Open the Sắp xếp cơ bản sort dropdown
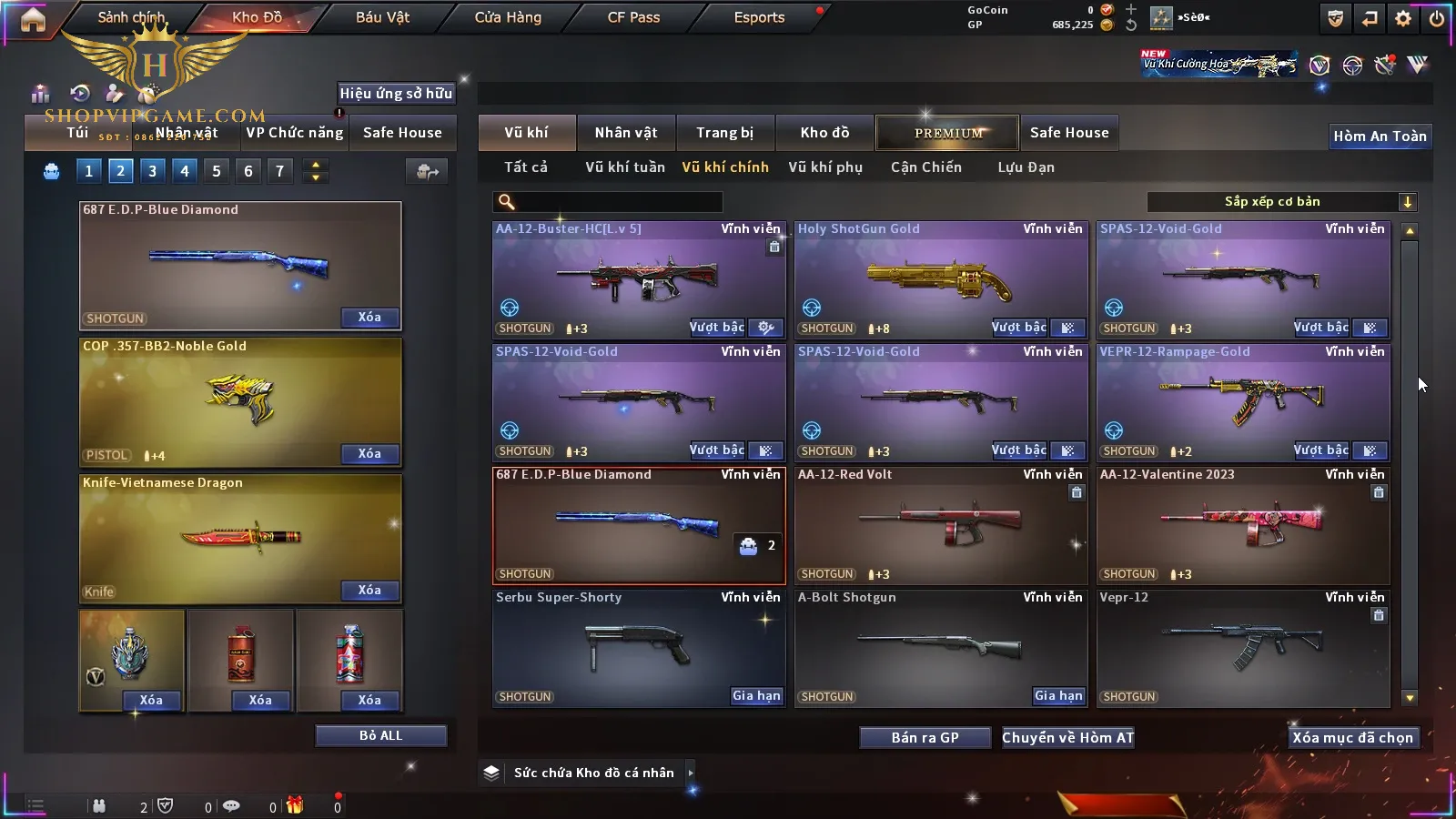Image resolution: width=1456 pixels, height=819 pixels. 1280,202
